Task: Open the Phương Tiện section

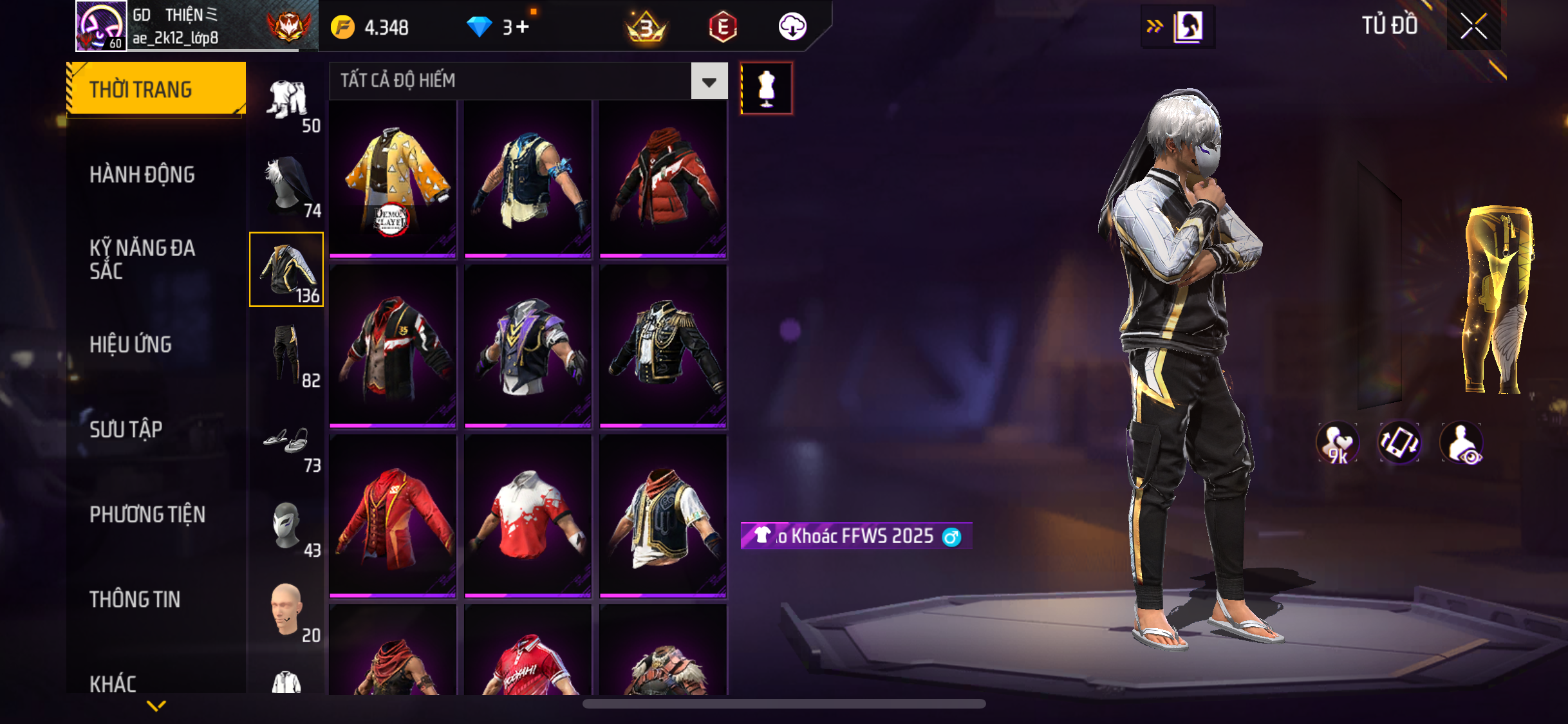Action: point(147,514)
